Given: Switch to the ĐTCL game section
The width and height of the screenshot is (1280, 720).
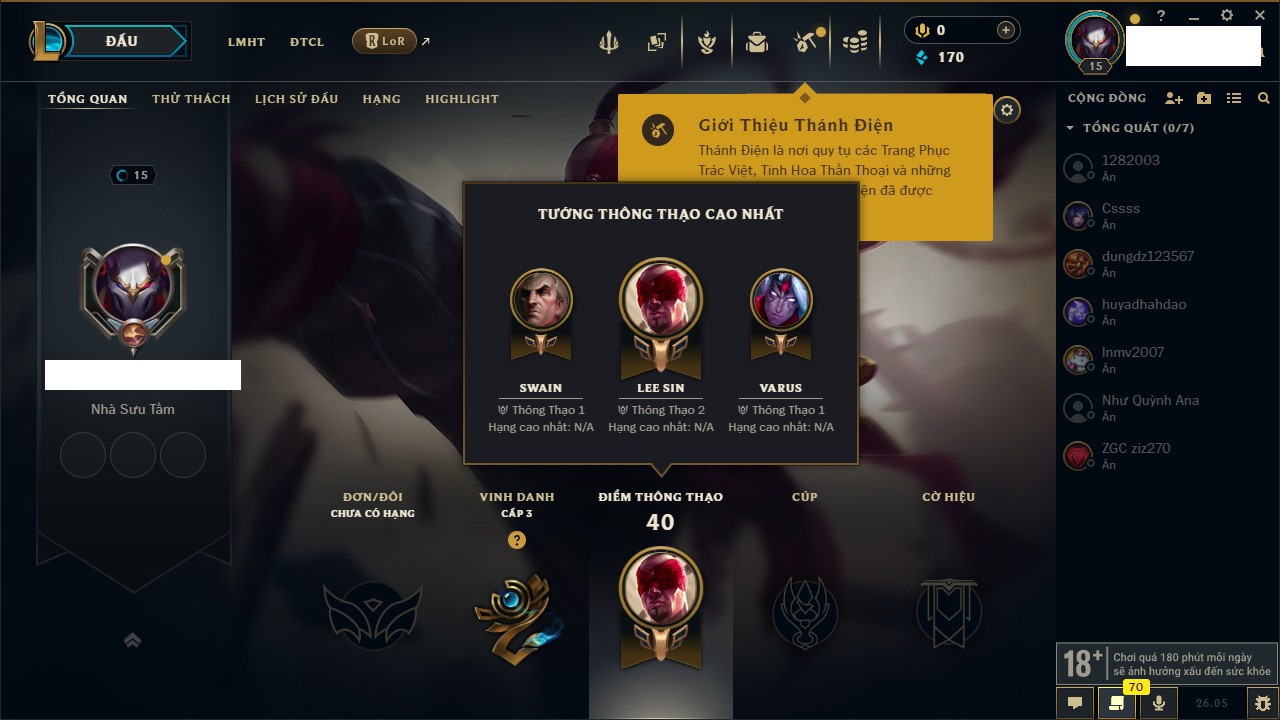Looking at the screenshot, I should tap(307, 42).
